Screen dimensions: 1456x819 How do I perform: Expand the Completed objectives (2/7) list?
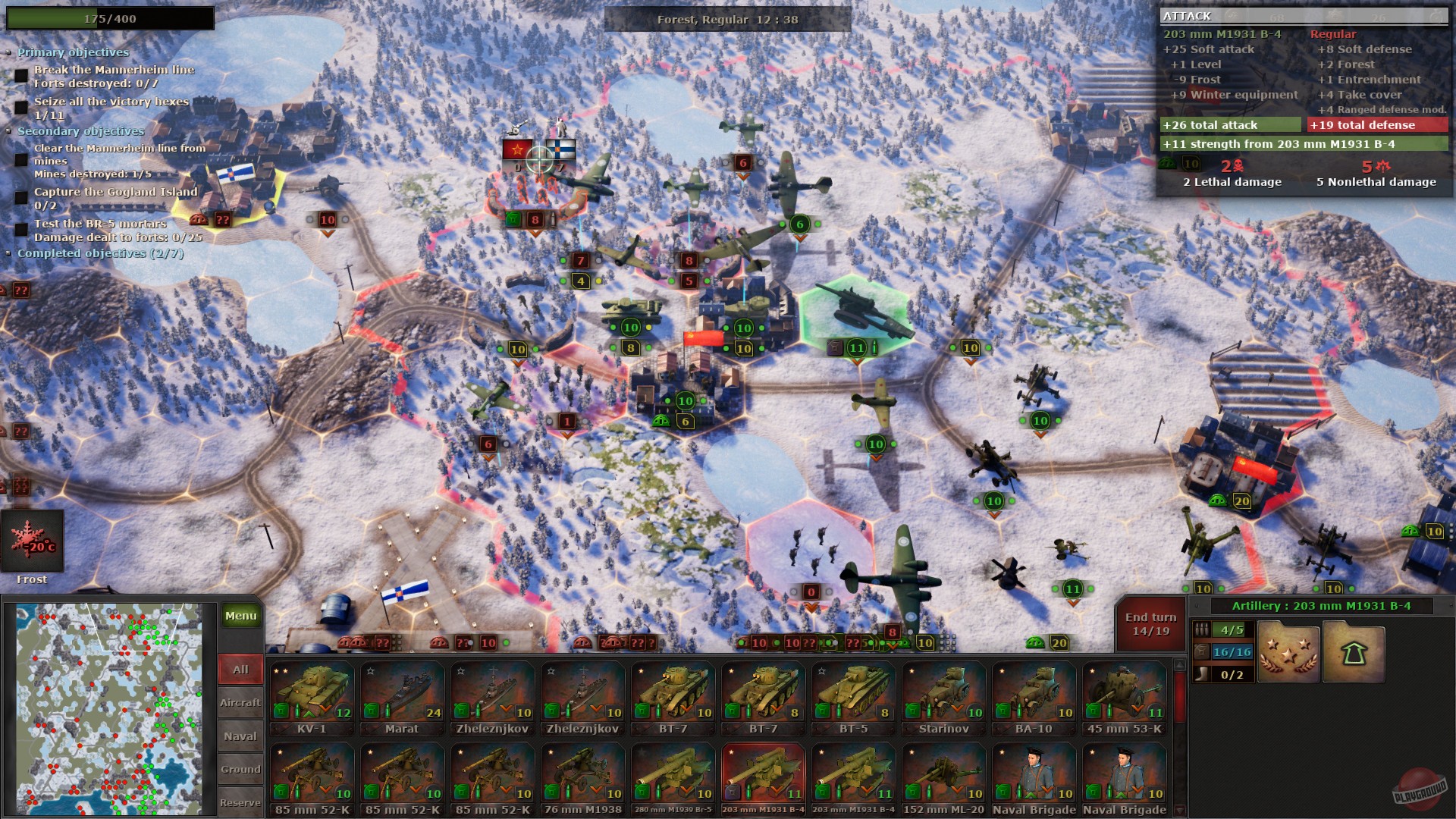click(10, 253)
